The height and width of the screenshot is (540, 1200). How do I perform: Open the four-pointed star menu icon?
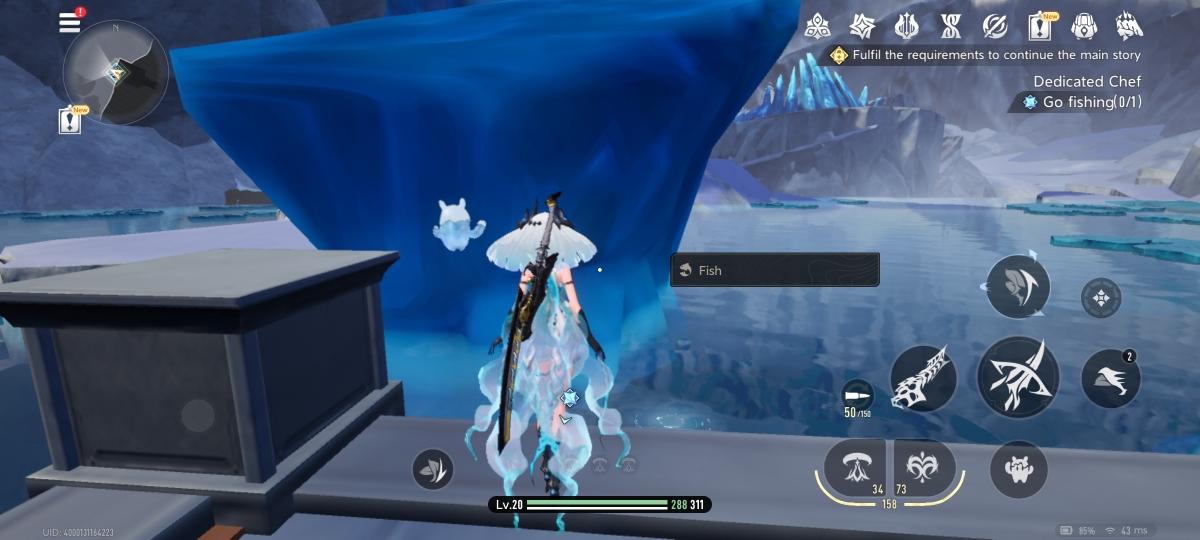click(862, 25)
